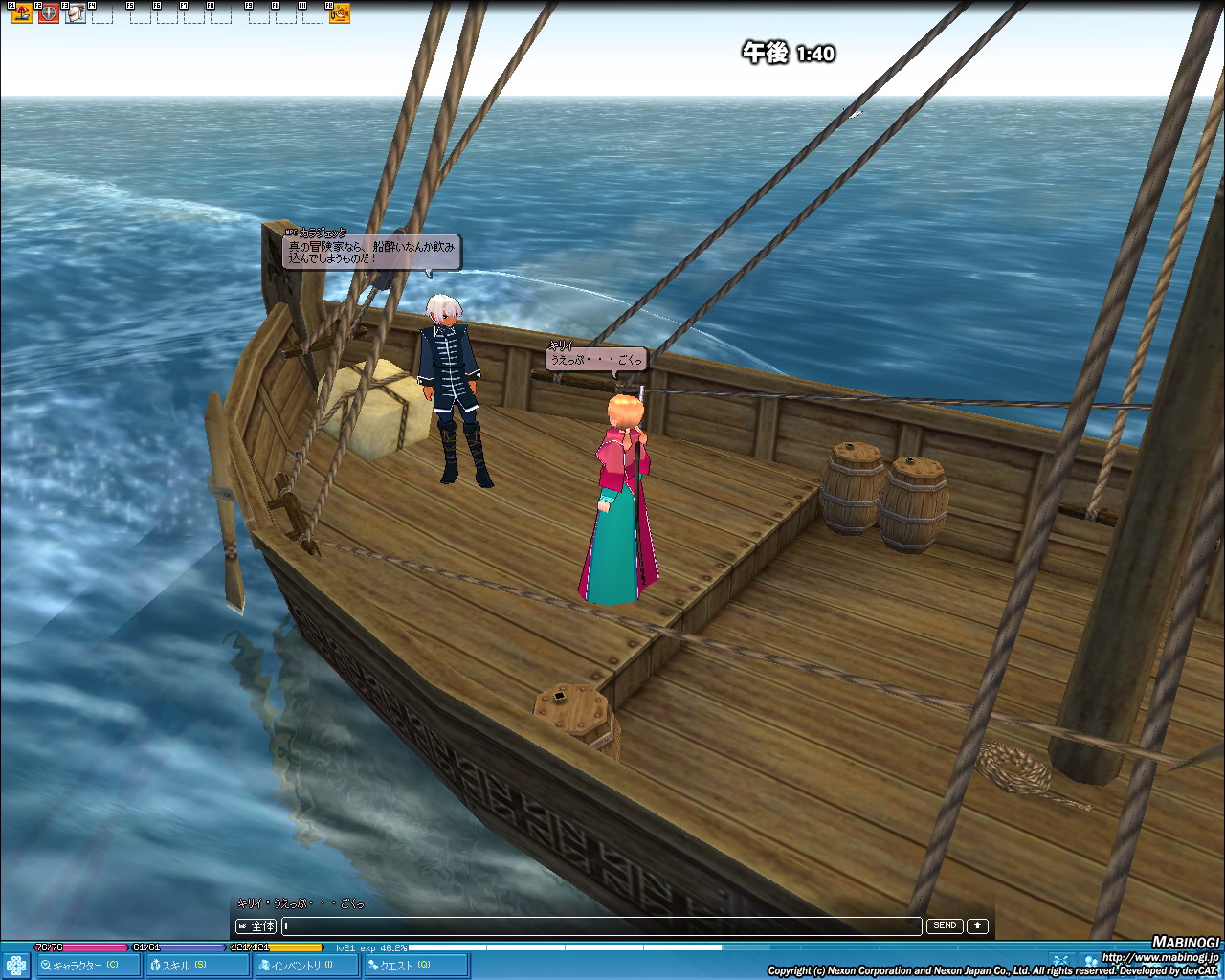Open the クエスト (Quest) window
The image size is (1225, 980).
(415, 965)
